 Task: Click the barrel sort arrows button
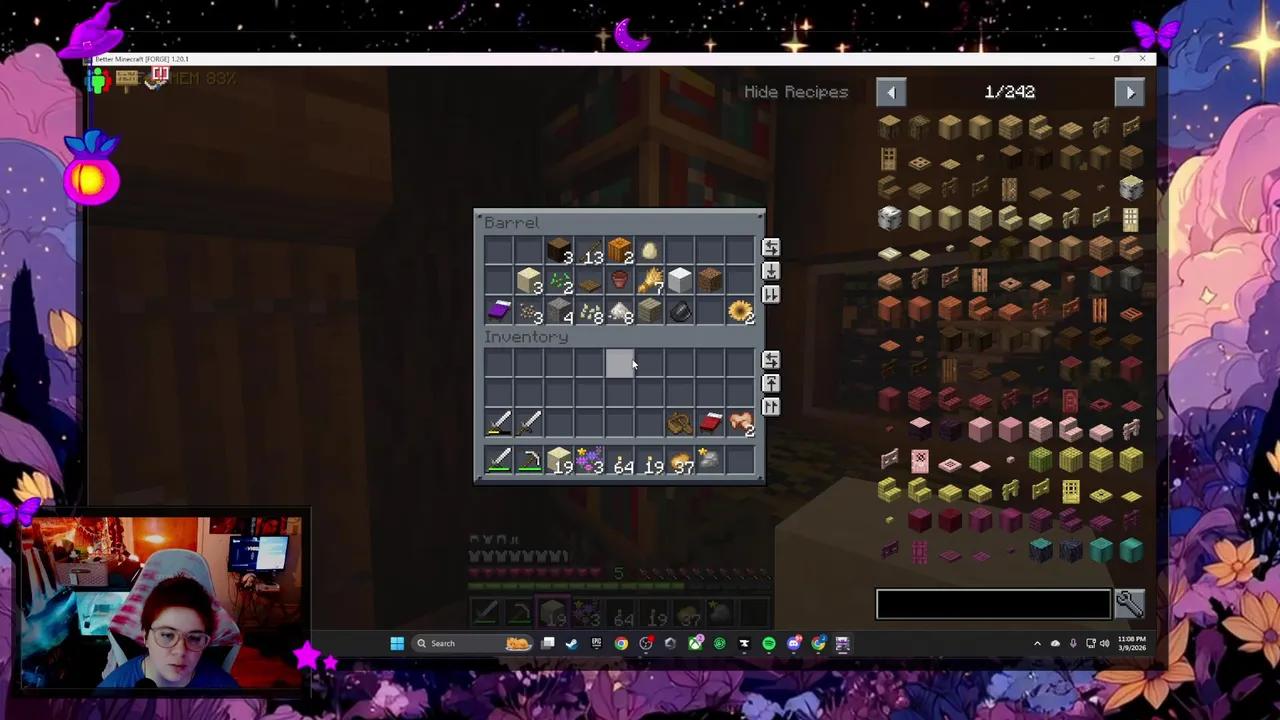(x=770, y=248)
